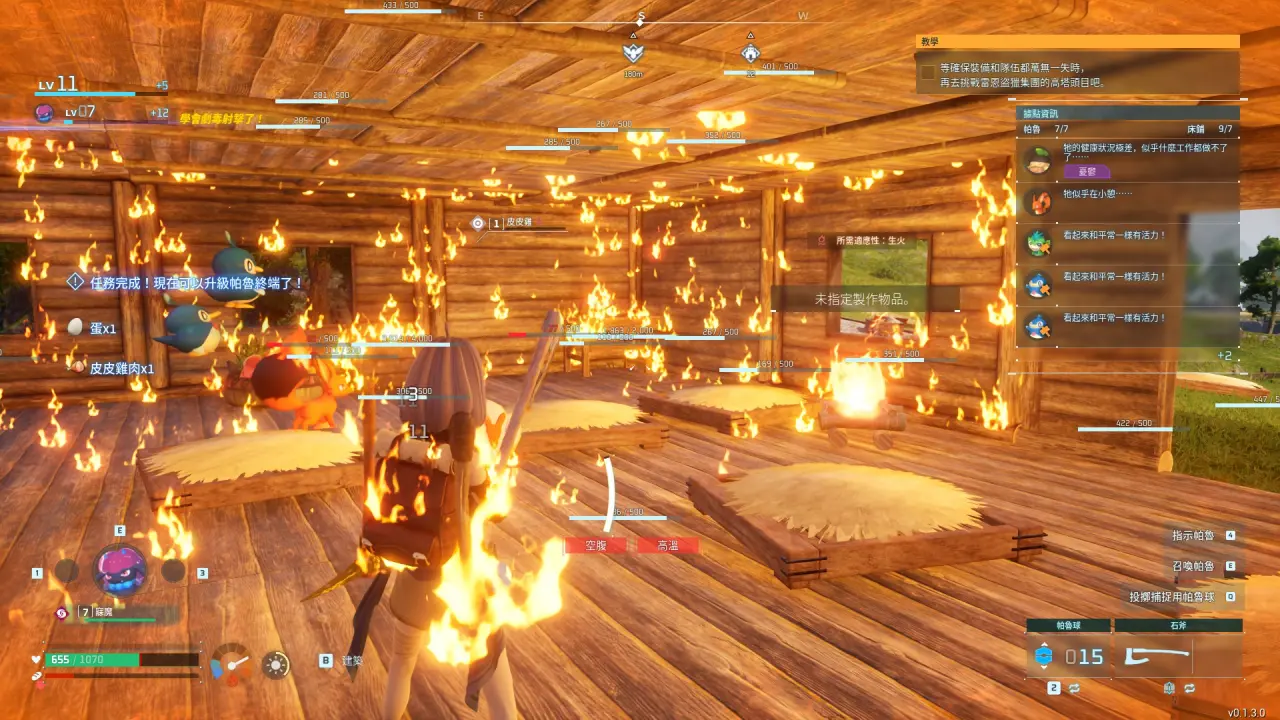
Task: Click the 投擲捕捉用帕魯球 throw sphere label
Action: tap(1172, 597)
